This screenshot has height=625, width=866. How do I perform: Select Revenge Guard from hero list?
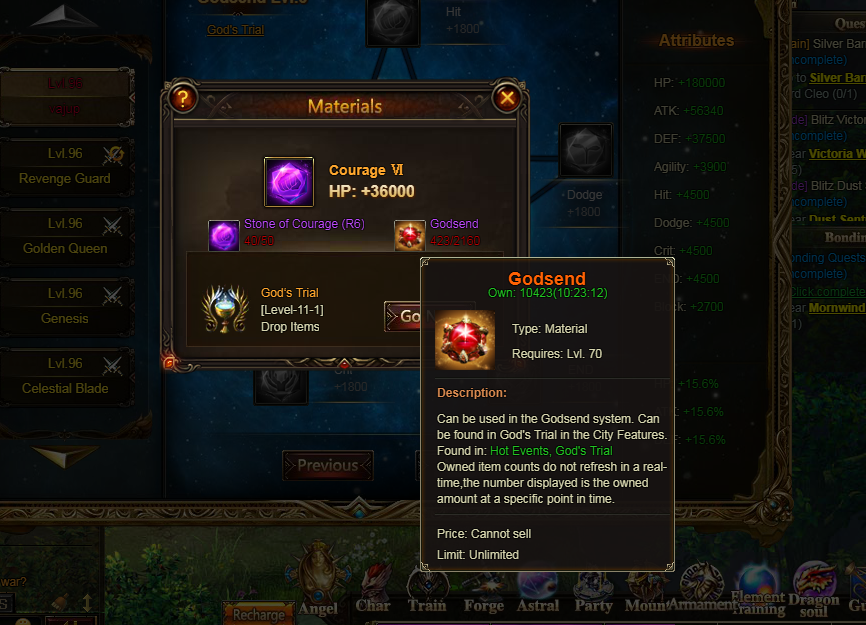coord(65,166)
